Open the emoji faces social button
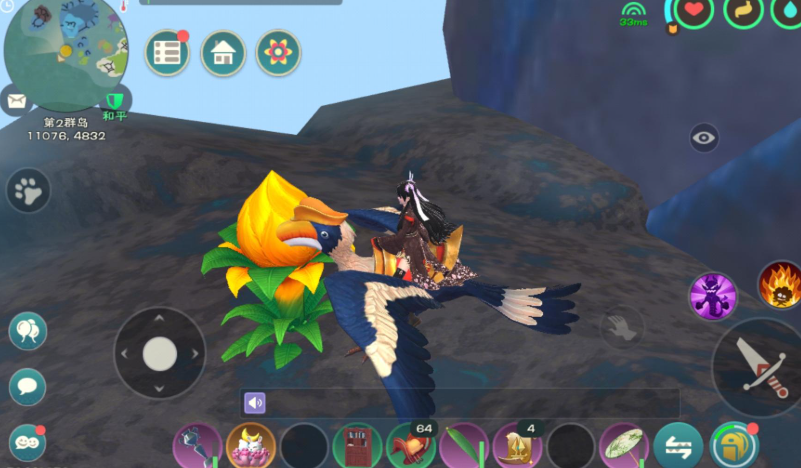Image resolution: width=801 pixels, height=468 pixels. pyautogui.click(x=27, y=442)
